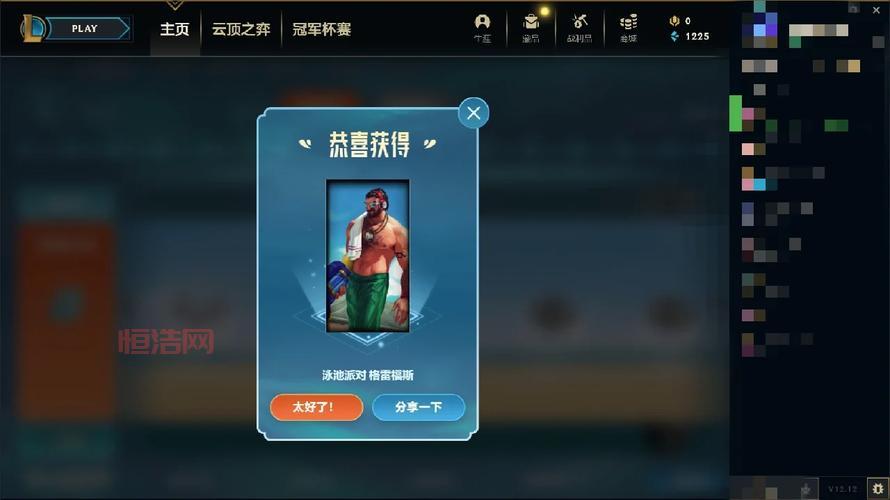View the Pool Party Graves skin card
Screen dimensions: 890x500
pyautogui.click(x=368, y=255)
